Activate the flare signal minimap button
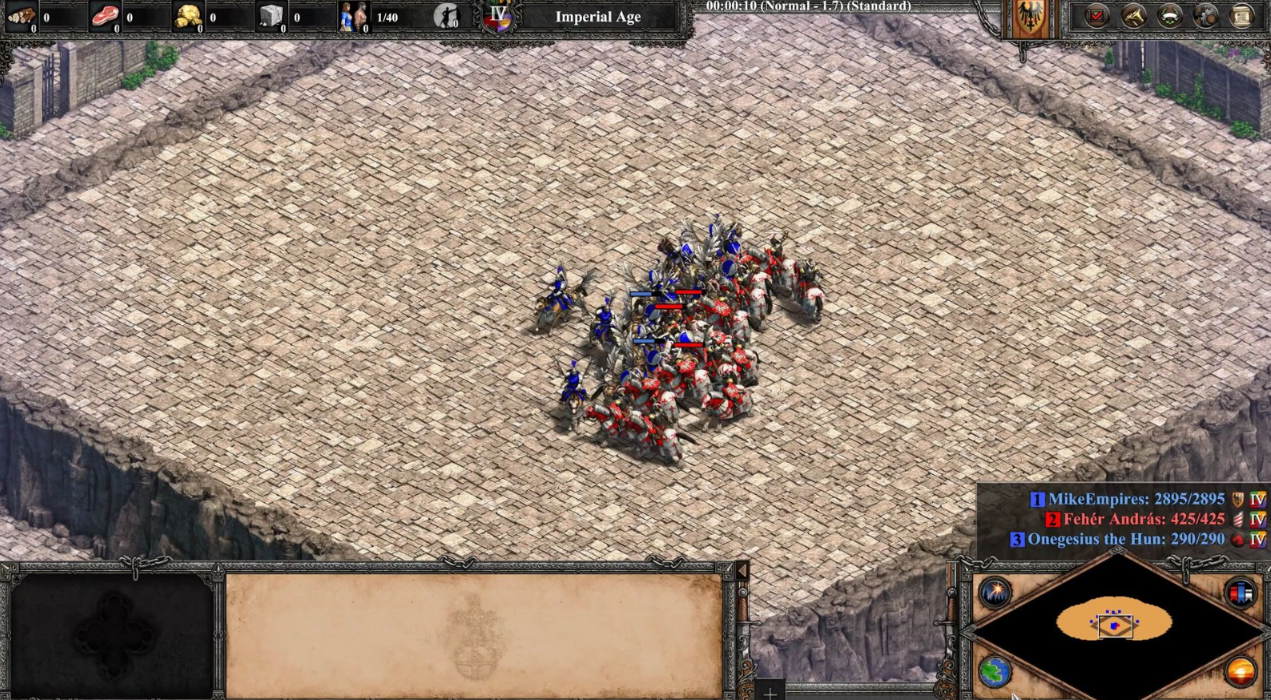 (995, 592)
